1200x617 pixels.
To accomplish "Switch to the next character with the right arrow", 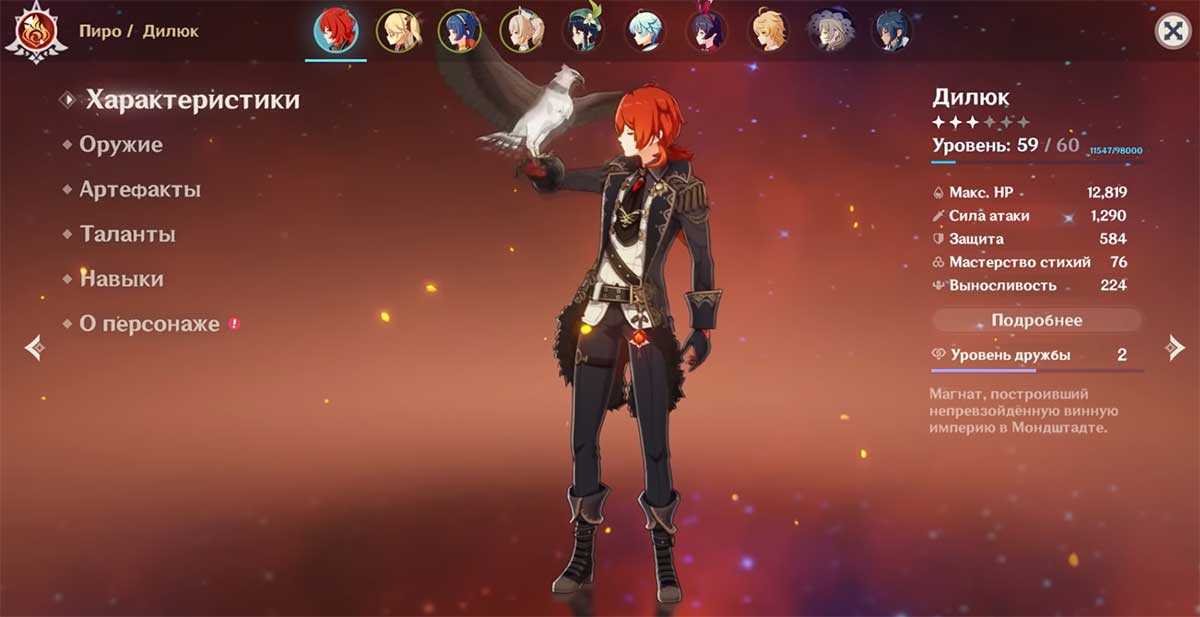I will (1174, 348).
